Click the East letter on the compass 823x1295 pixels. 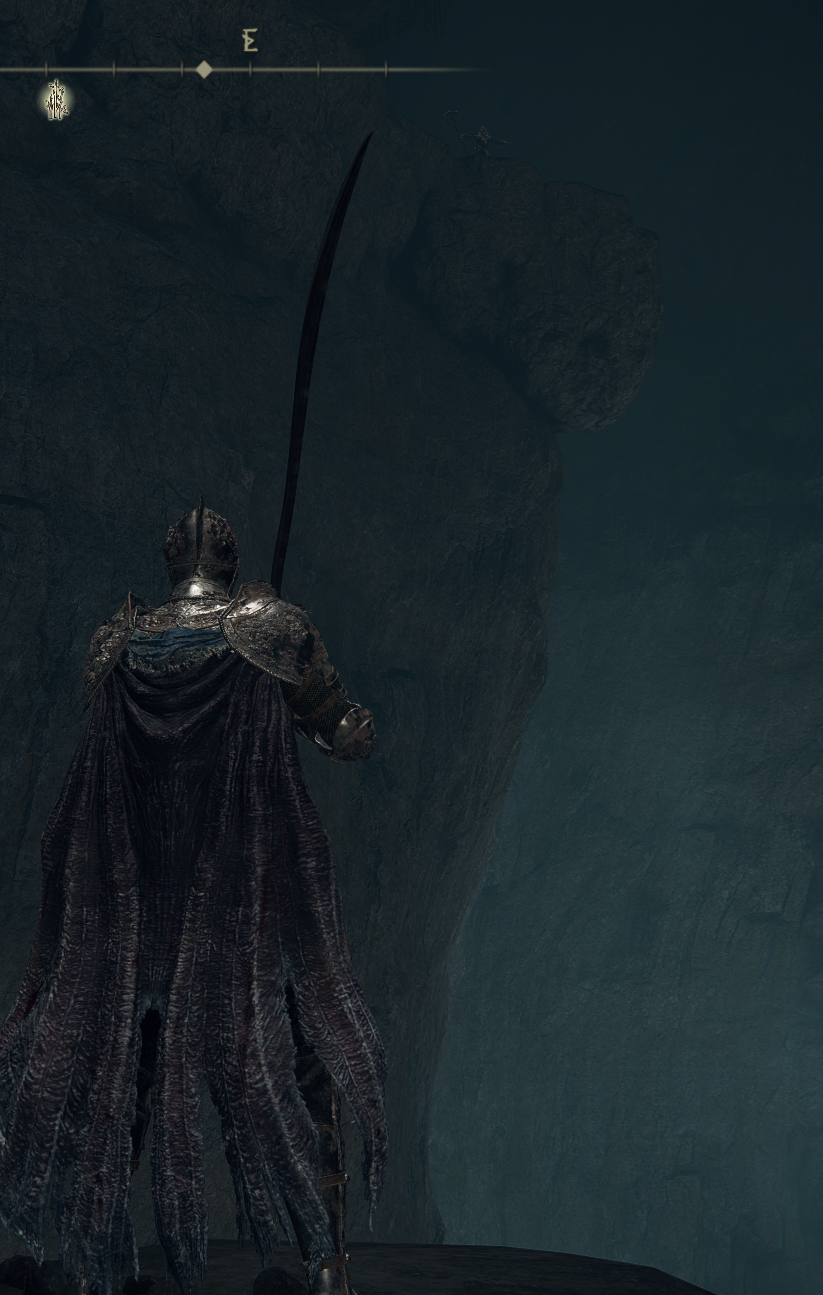250,41
